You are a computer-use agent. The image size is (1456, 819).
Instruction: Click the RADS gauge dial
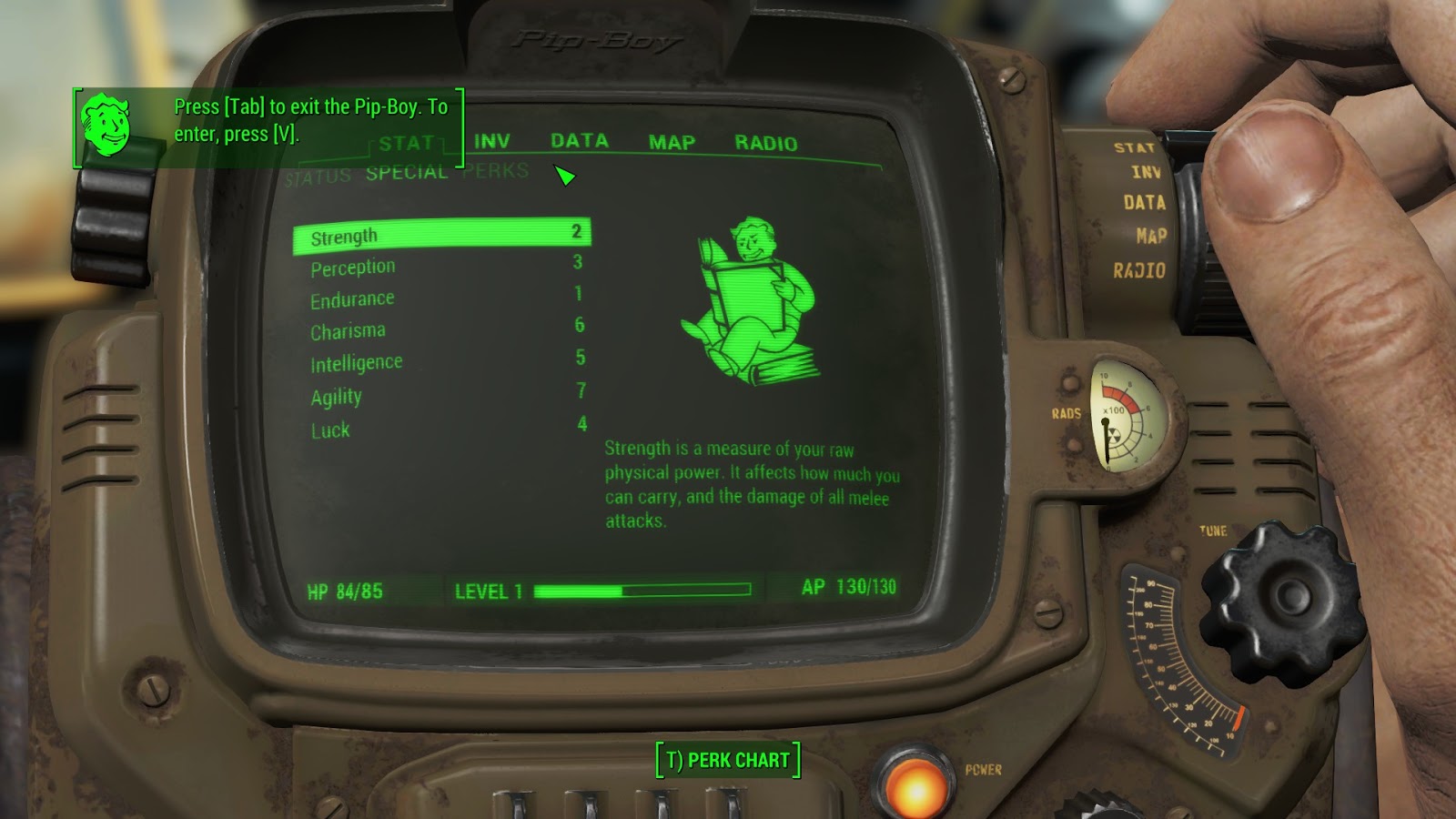(1121, 420)
